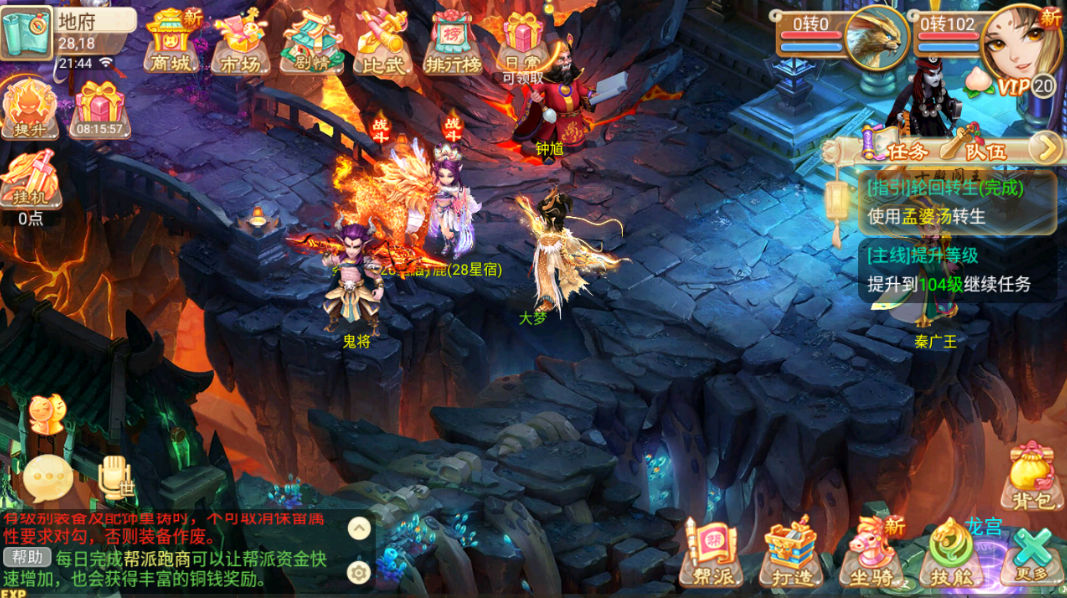
Task: Switch to the 队伍 team tab
Action: 975,151
